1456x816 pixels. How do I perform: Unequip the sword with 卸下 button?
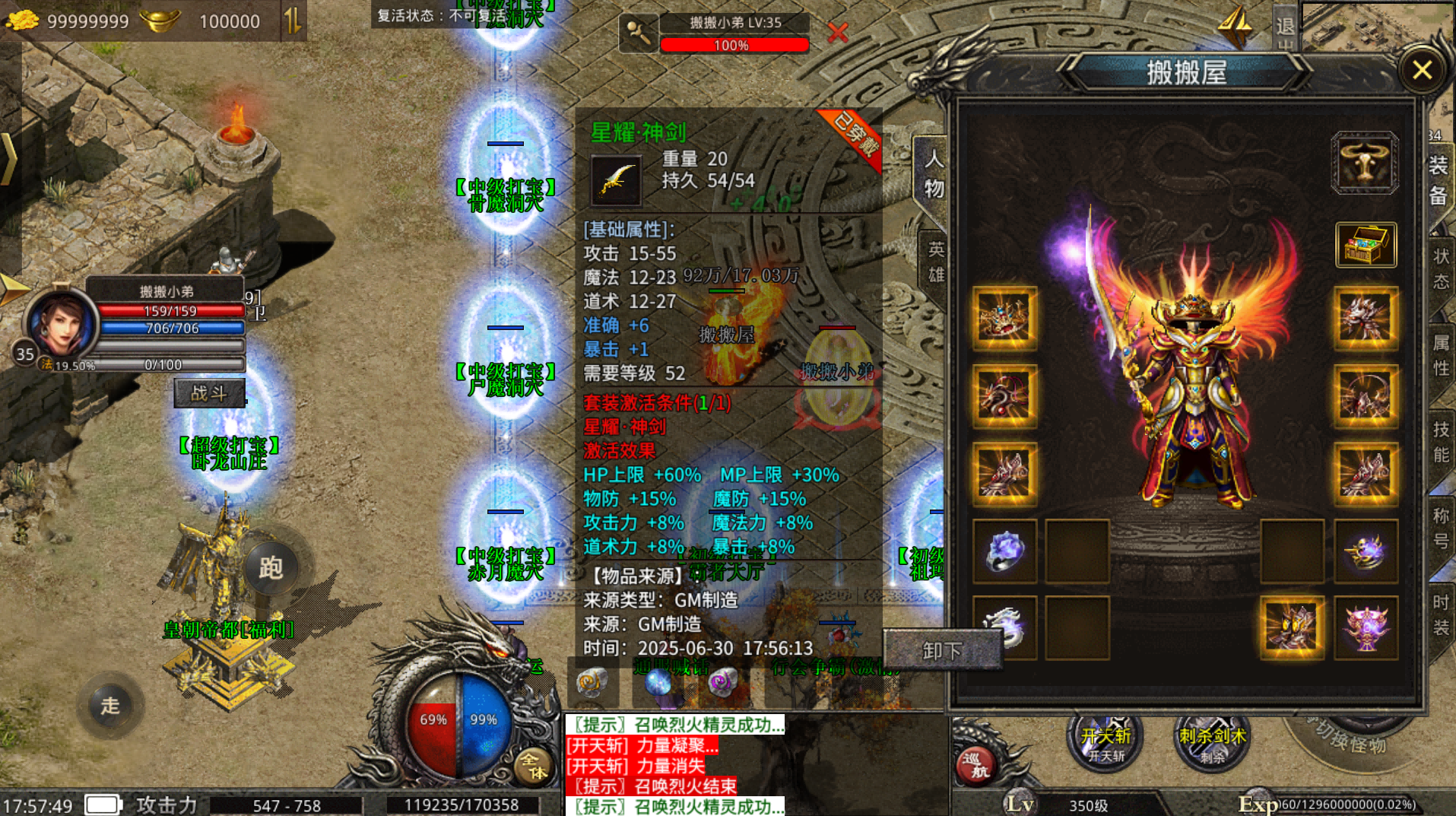pyautogui.click(x=942, y=650)
